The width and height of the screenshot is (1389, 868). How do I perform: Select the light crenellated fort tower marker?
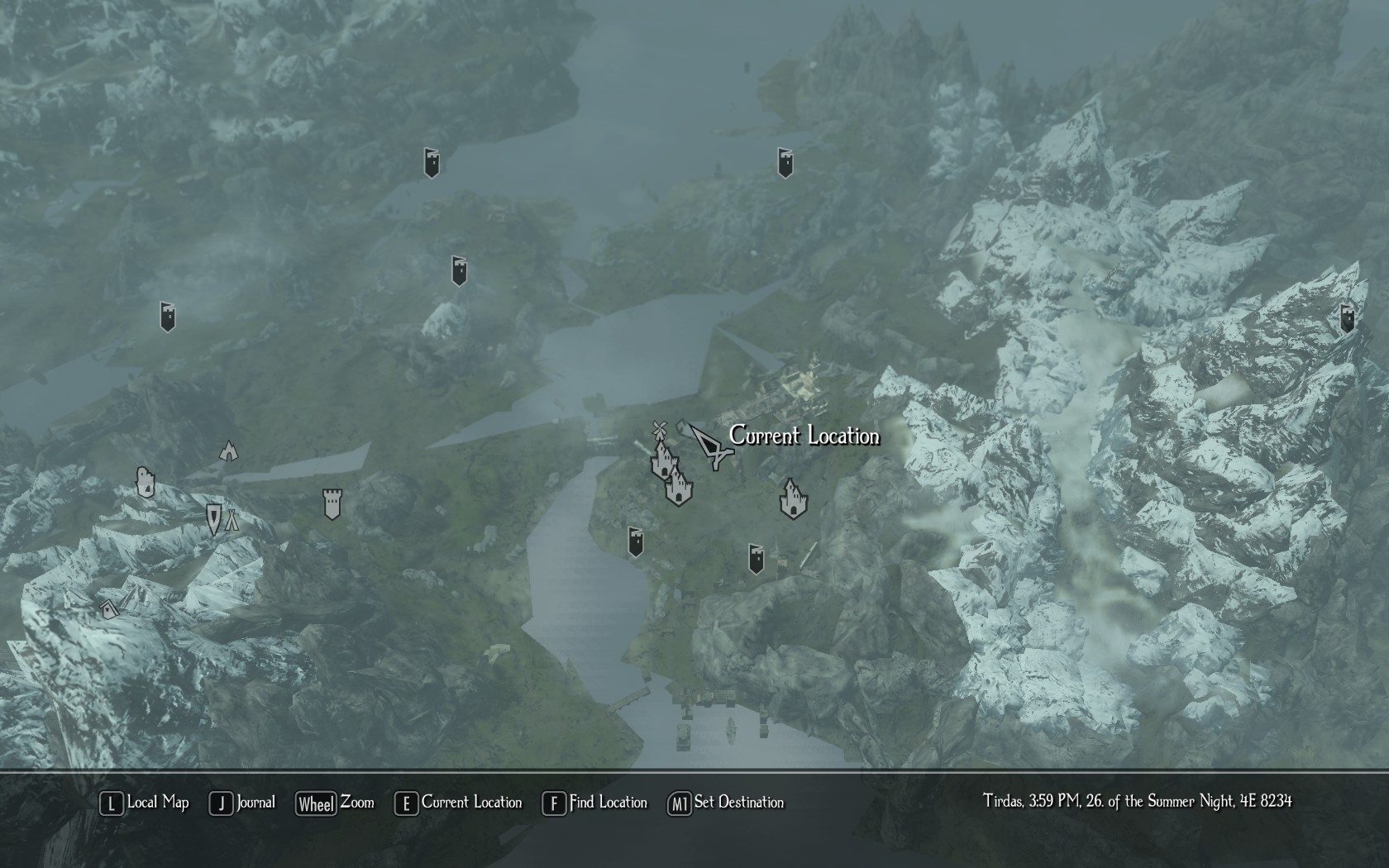click(332, 503)
